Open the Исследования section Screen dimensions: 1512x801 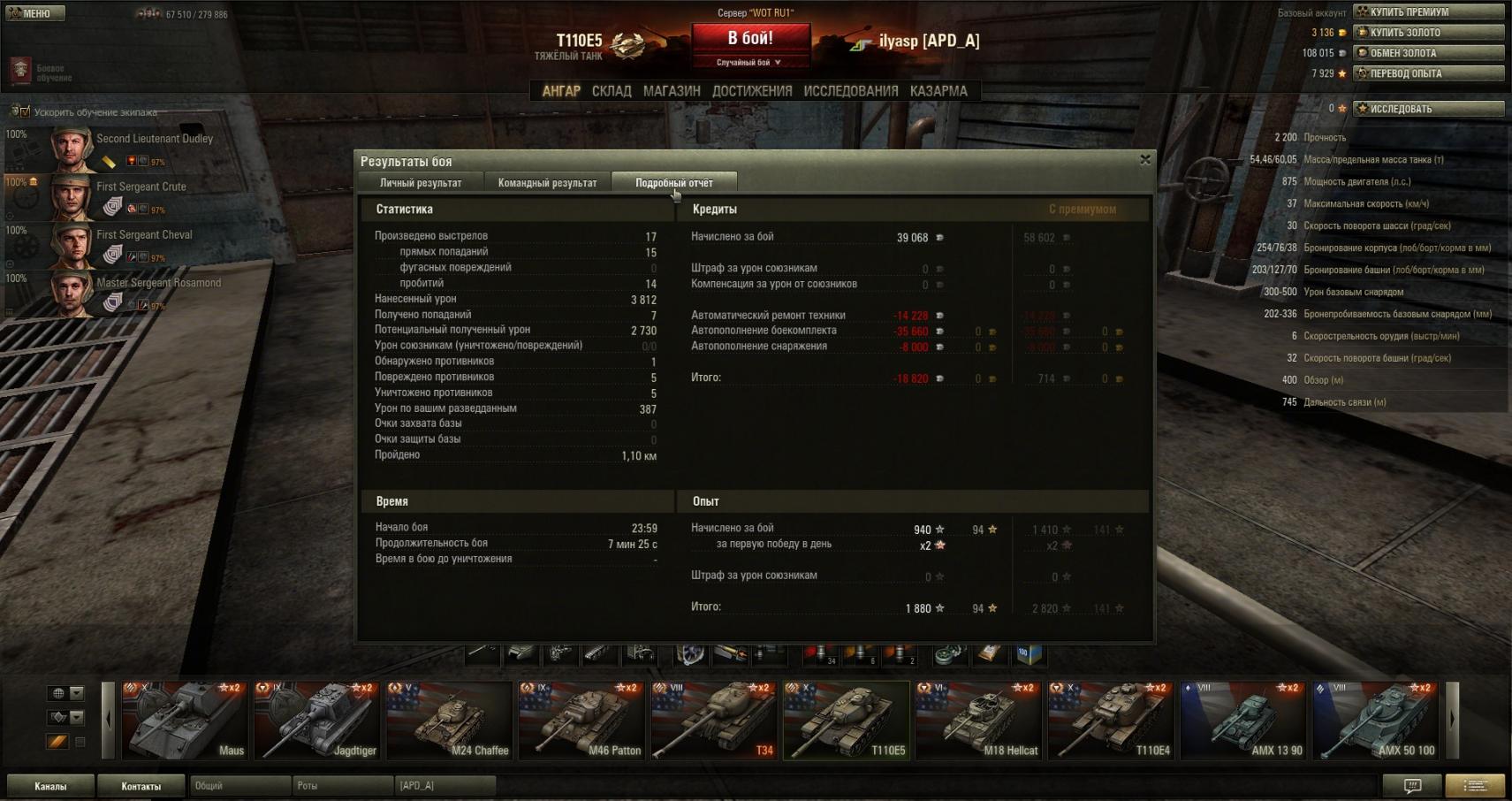tap(850, 91)
